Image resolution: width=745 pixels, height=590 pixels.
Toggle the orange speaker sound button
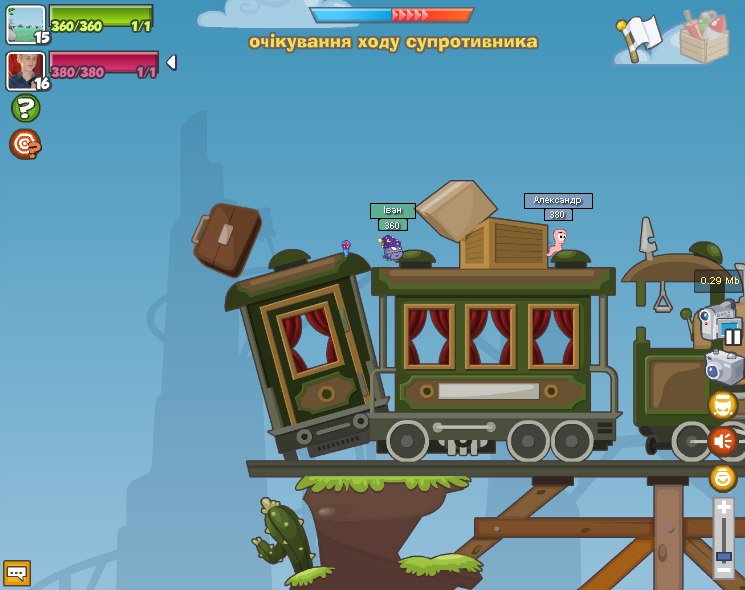723,441
